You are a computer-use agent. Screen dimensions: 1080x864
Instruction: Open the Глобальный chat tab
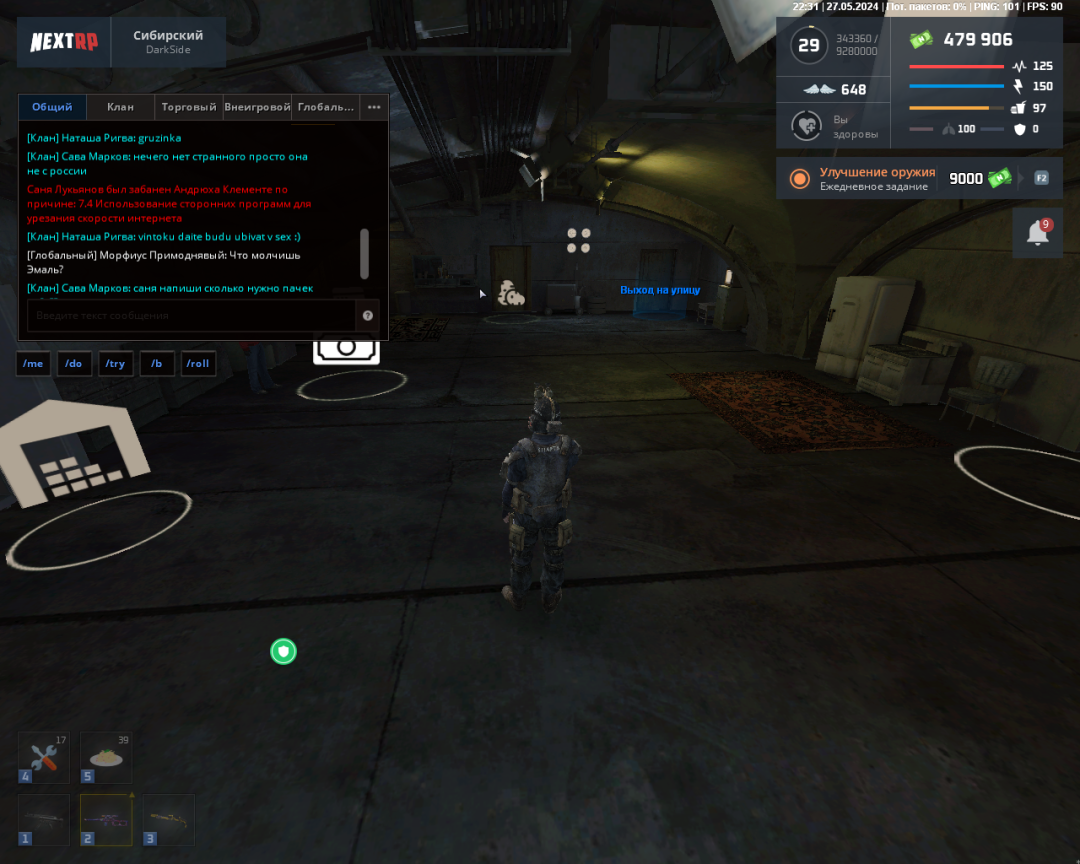point(326,107)
